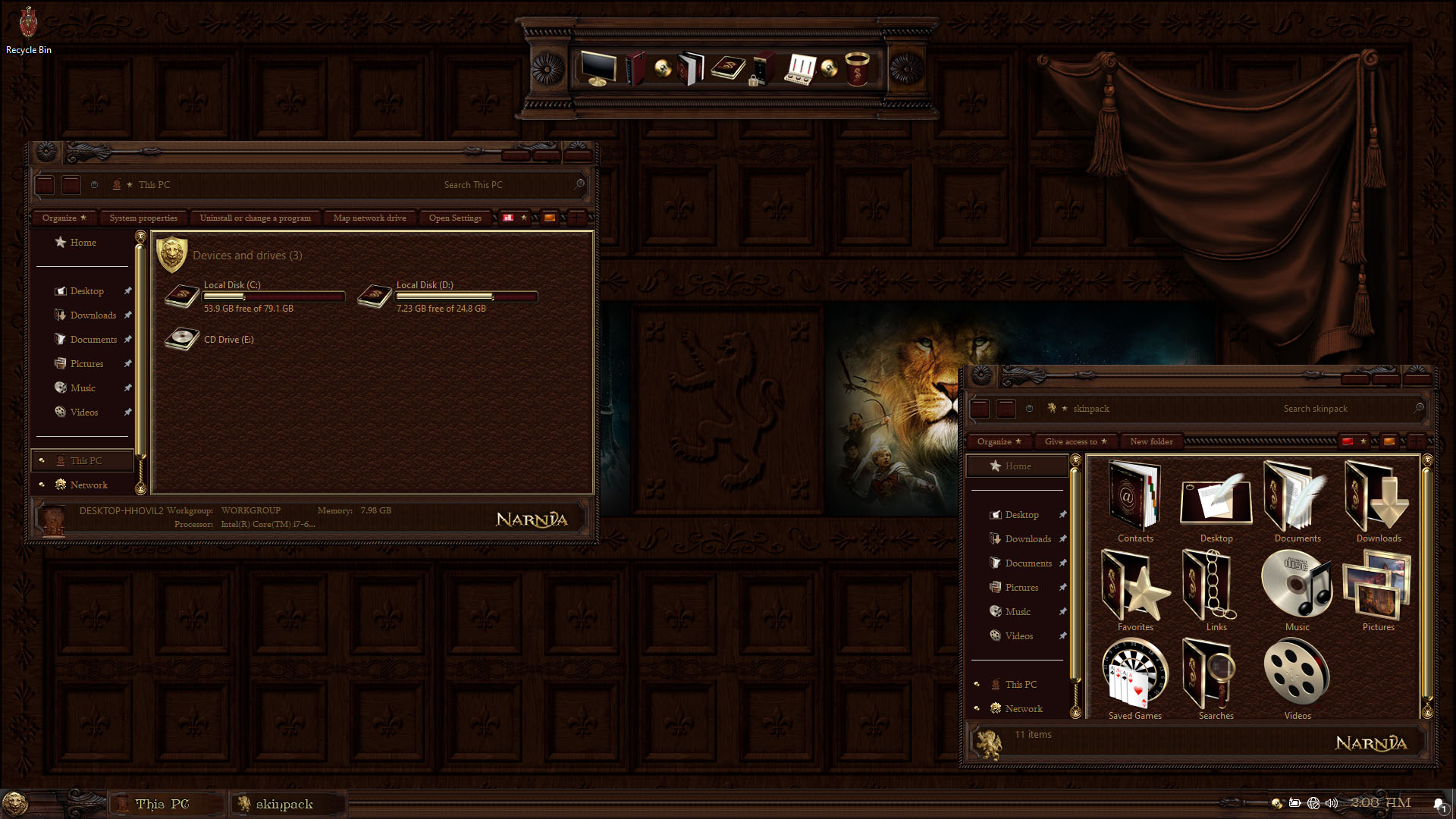This screenshot has width=1456, height=819.
Task: Choose Uninstall or change a program
Action: tap(255, 218)
